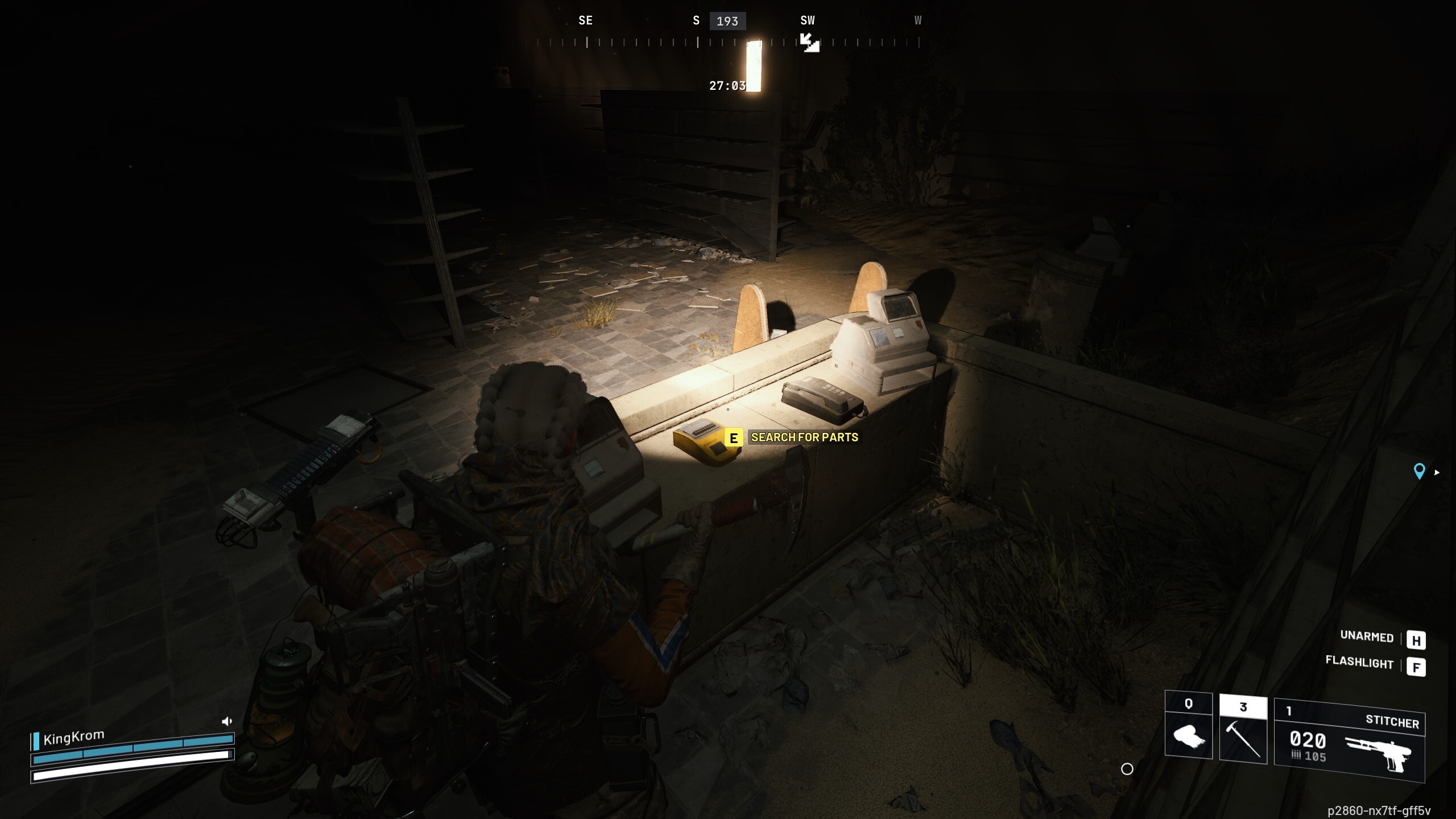
Task: Toggle the FLASHLIGHT option
Action: [x=1359, y=664]
